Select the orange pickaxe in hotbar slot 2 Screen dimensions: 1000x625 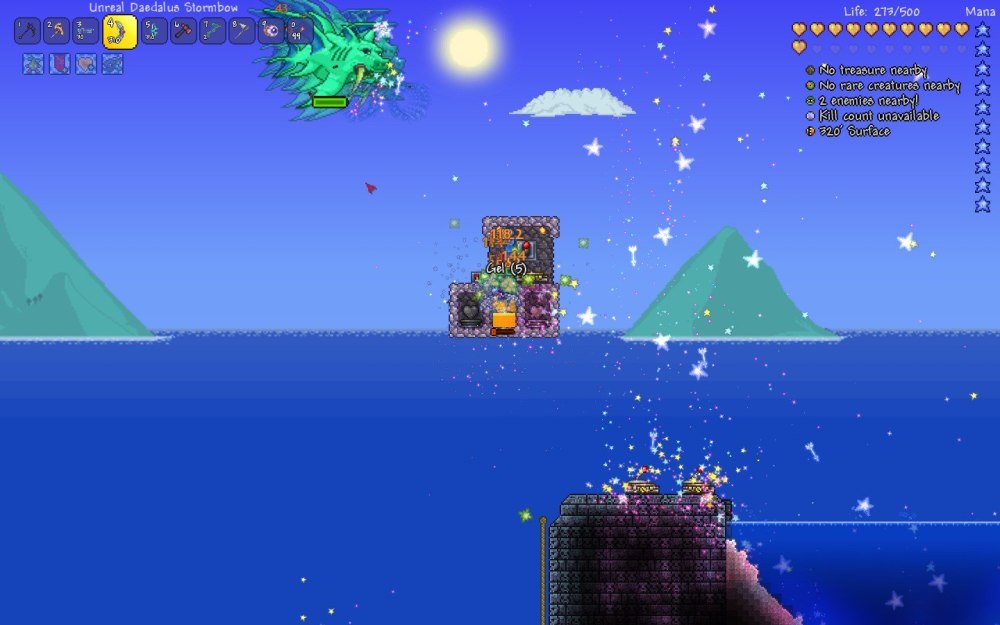[x=56, y=31]
